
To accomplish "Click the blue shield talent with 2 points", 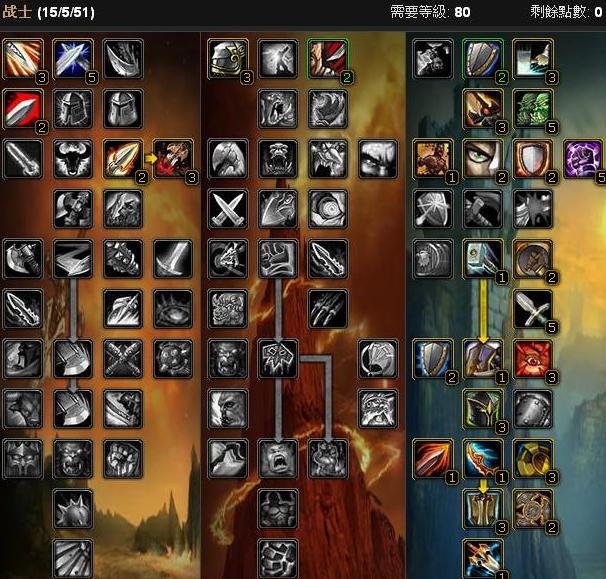I will point(432,357).
